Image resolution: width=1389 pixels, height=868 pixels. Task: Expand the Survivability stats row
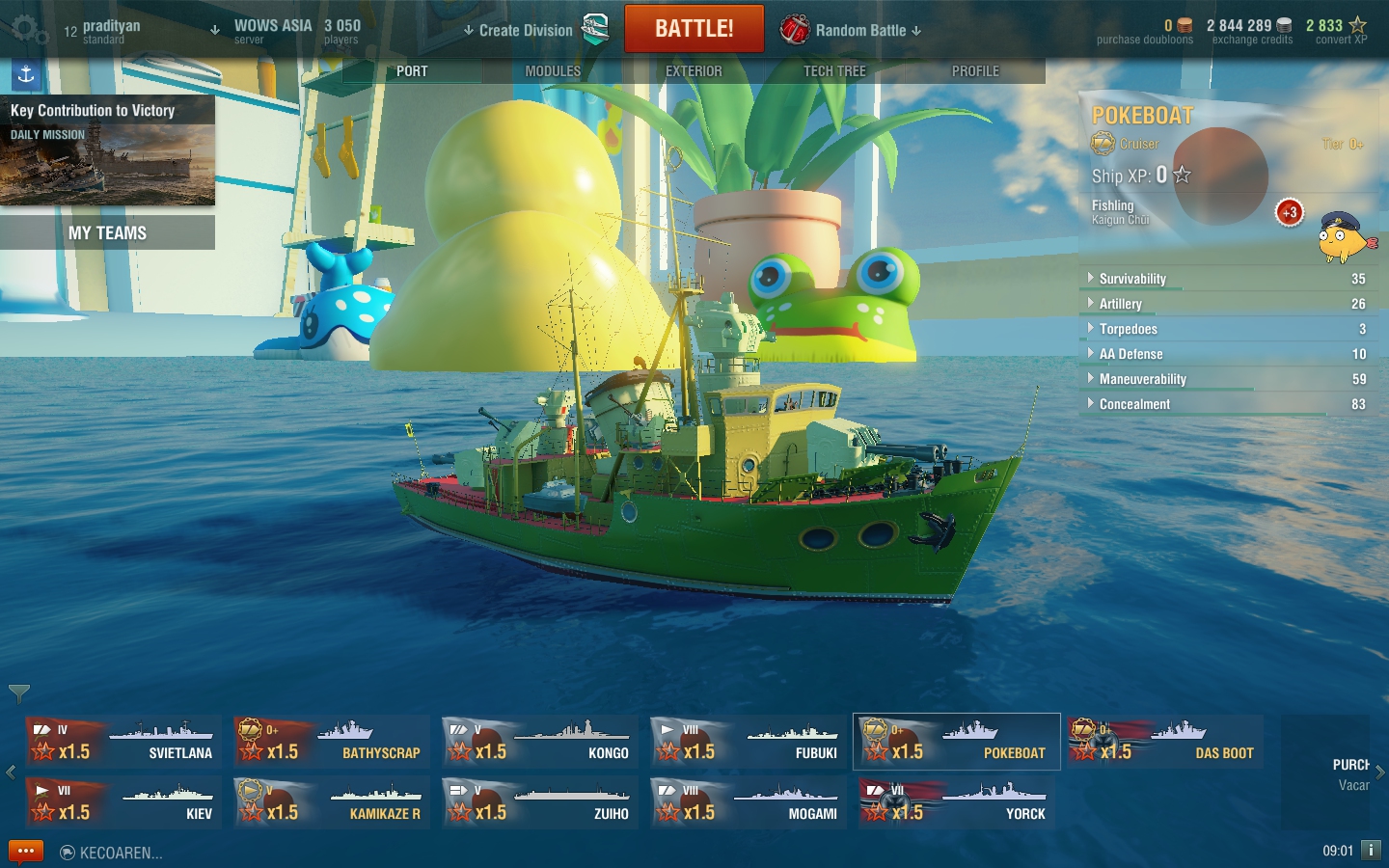(x=1132, y=279)
